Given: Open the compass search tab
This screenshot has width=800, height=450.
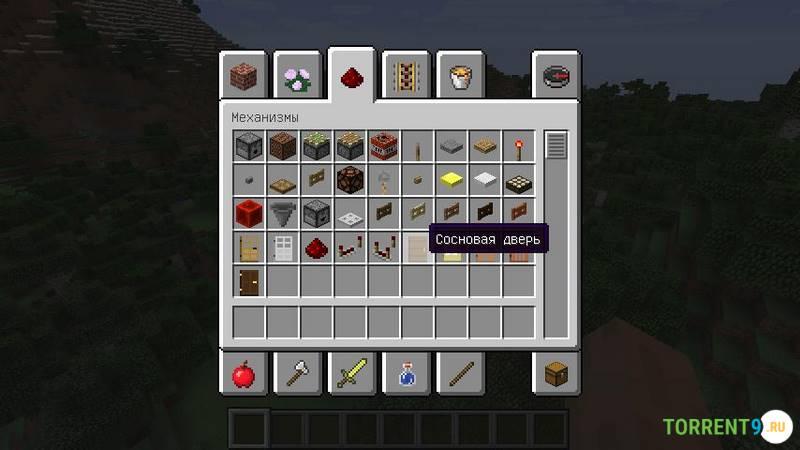Looking at the screenshot, I should click(556, 77).
